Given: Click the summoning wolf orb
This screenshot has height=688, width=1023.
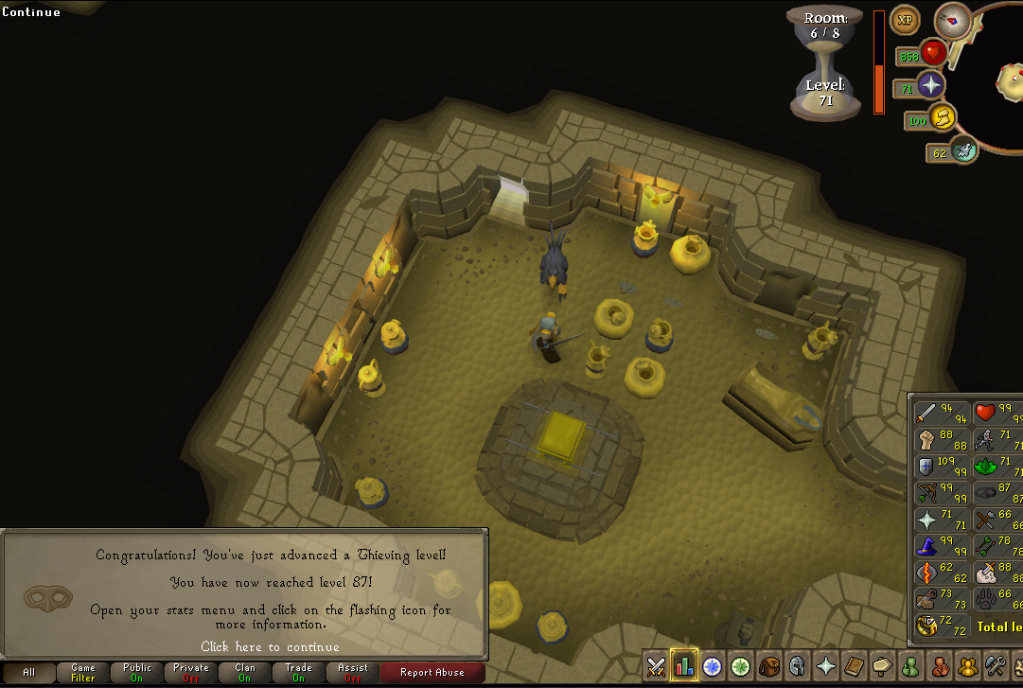Looking at the screenshot, I should click(x=964, y=151).
